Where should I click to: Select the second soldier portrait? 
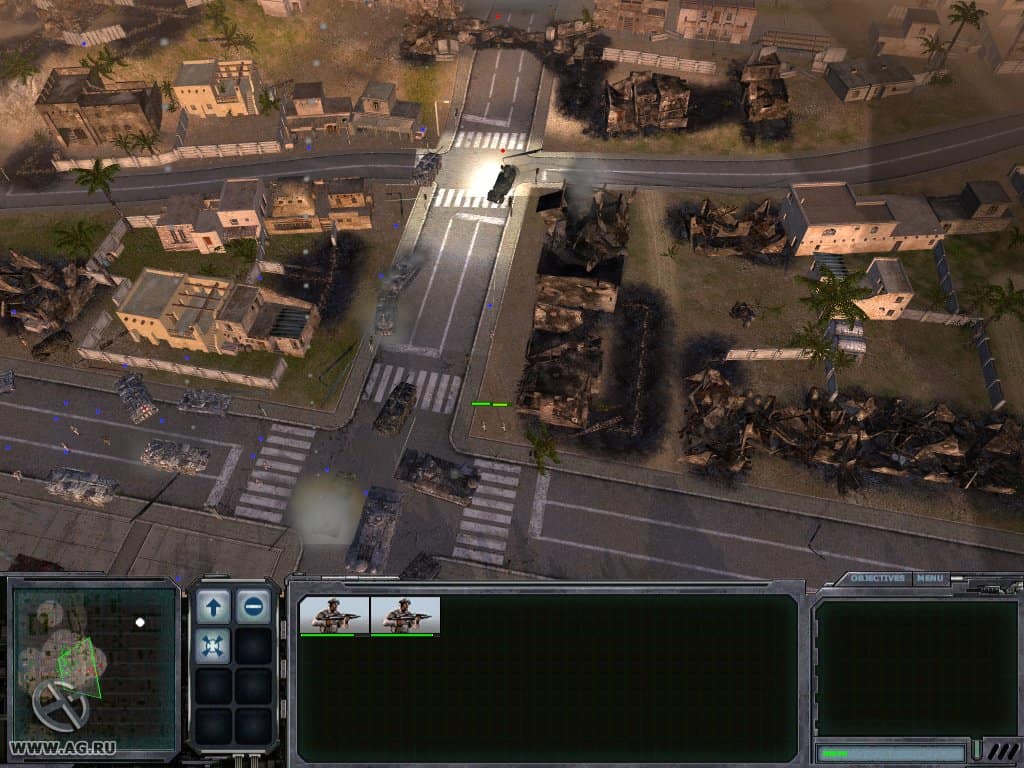tap(405, 615)
